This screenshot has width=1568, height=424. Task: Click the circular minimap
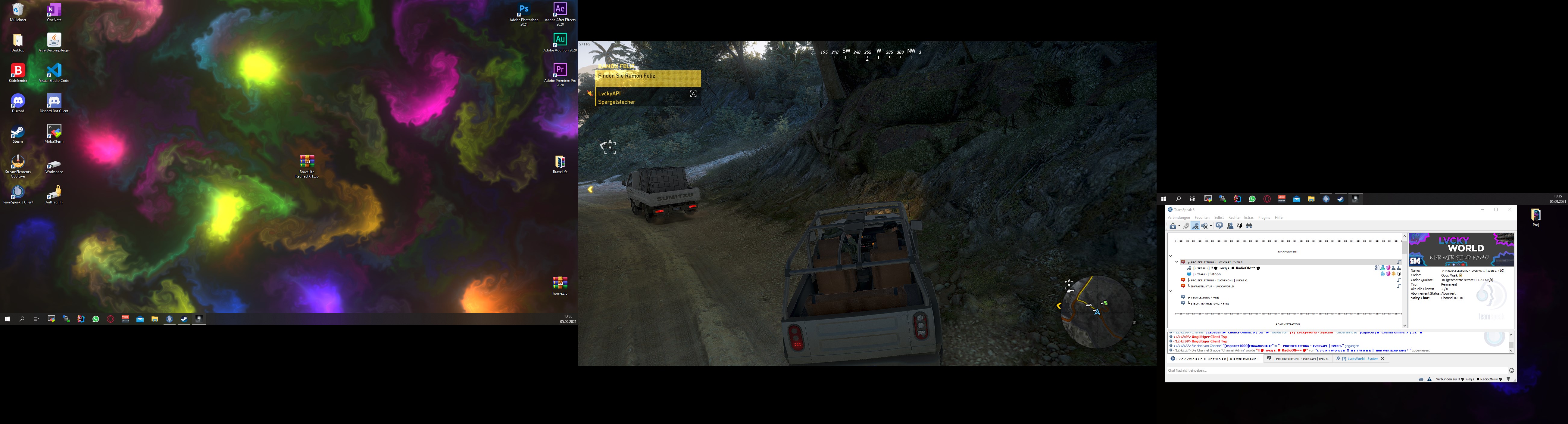coord(1097,311)
